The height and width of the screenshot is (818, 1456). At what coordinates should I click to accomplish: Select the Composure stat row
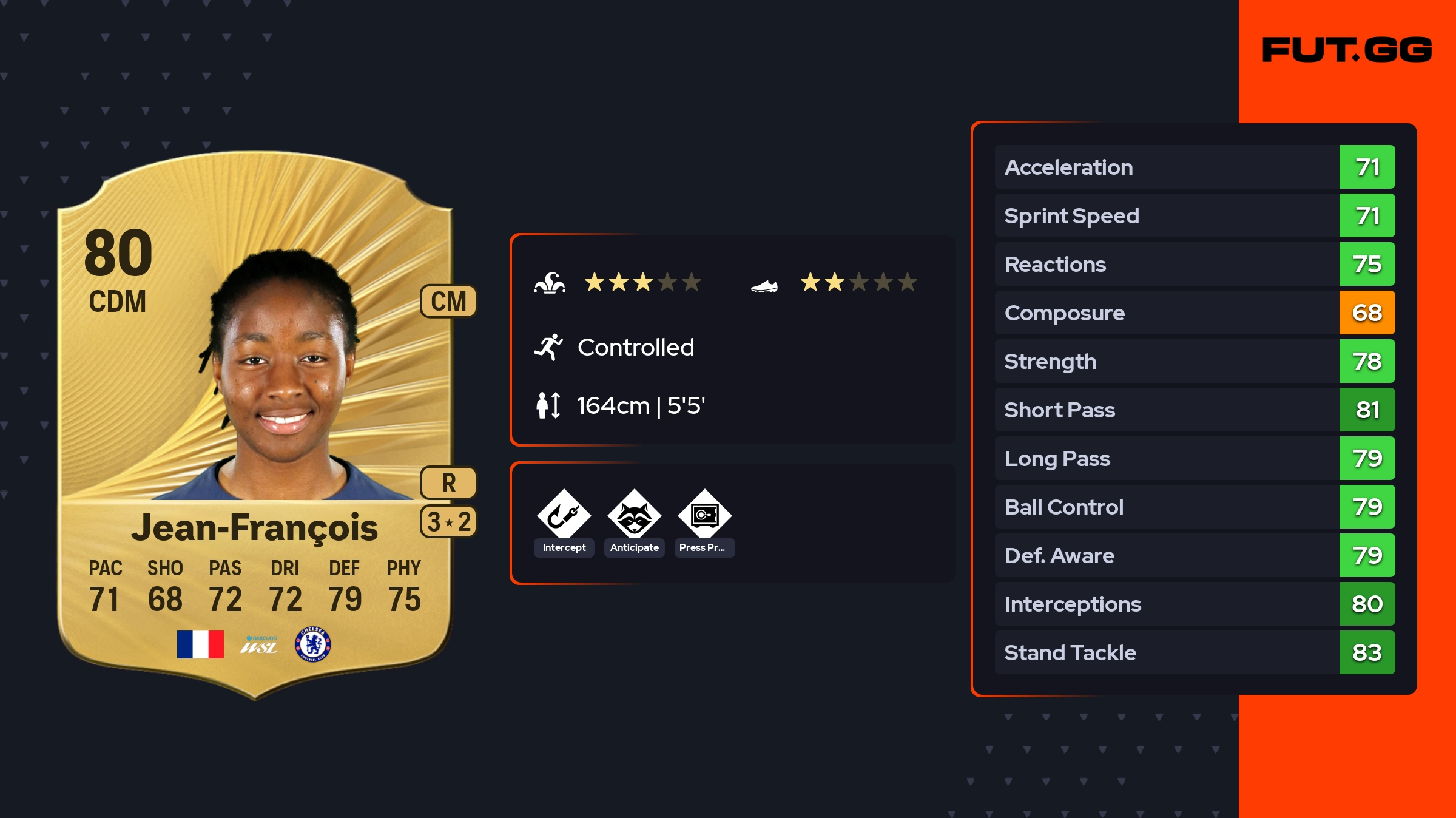click(x=1194, y=313)
